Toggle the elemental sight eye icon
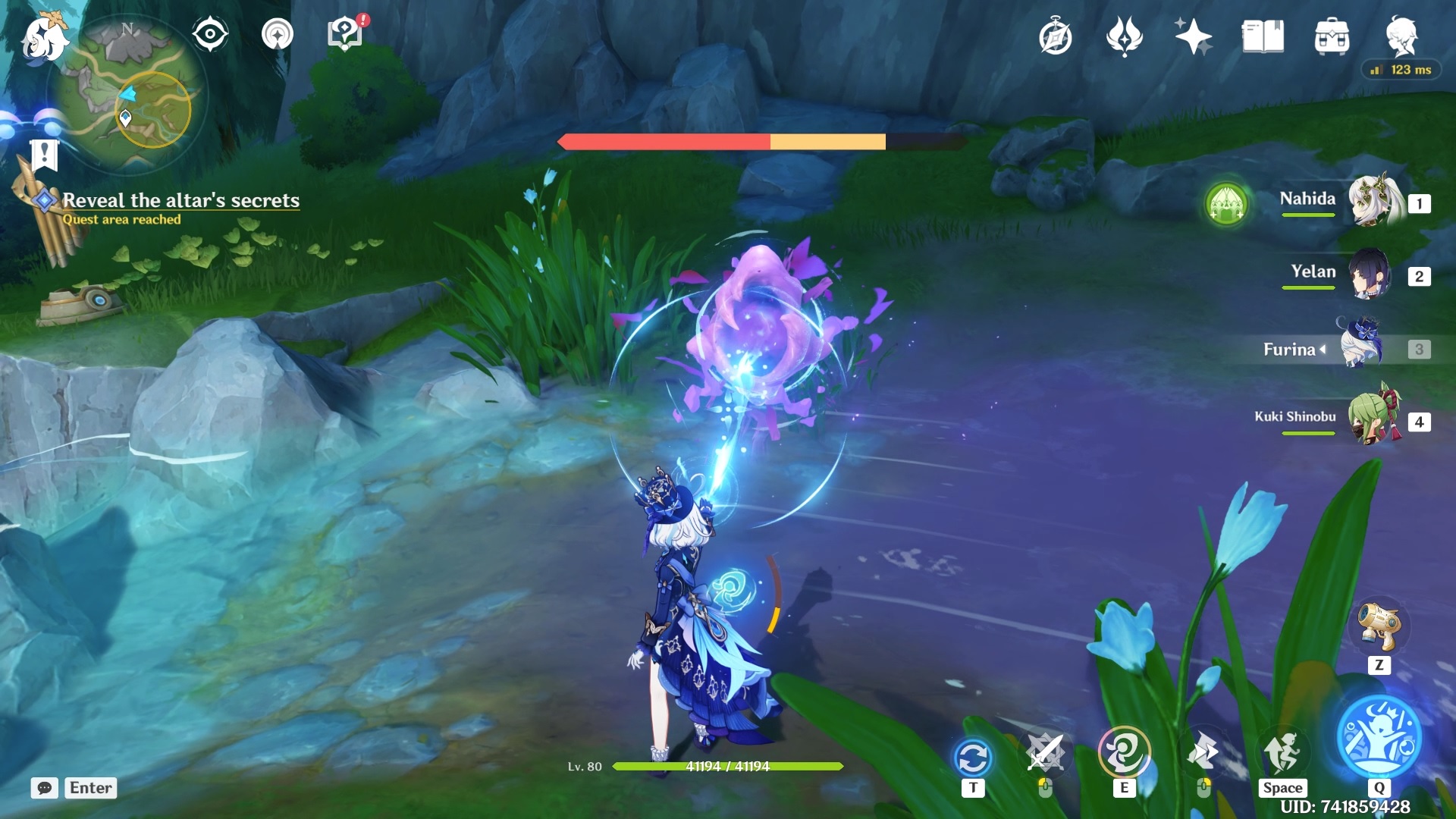Viewport: 1456px width, 819px height. click(x=209, y=34)
